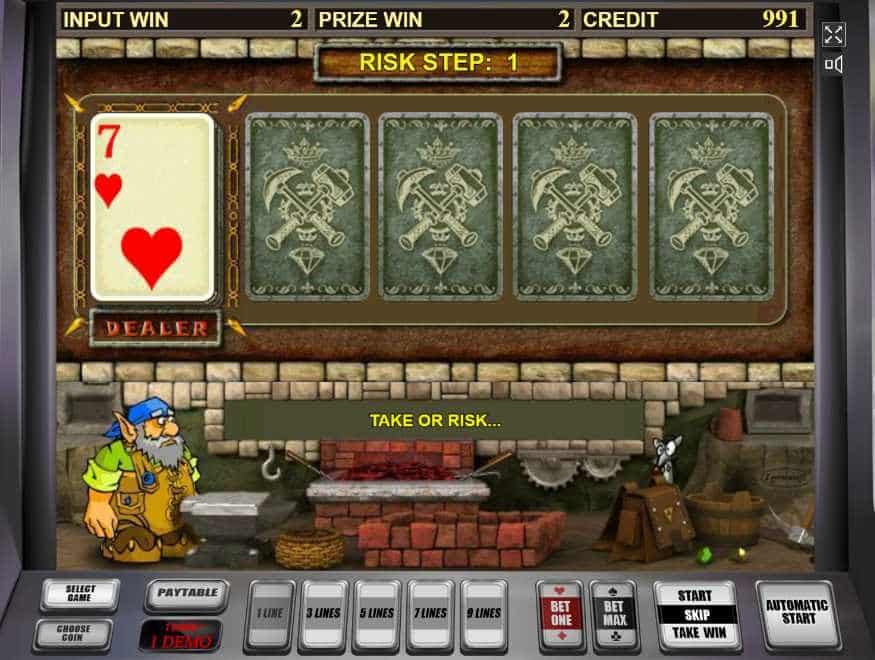Toggle fullscreen with the expand arrows icon

[x=833, y=36]
